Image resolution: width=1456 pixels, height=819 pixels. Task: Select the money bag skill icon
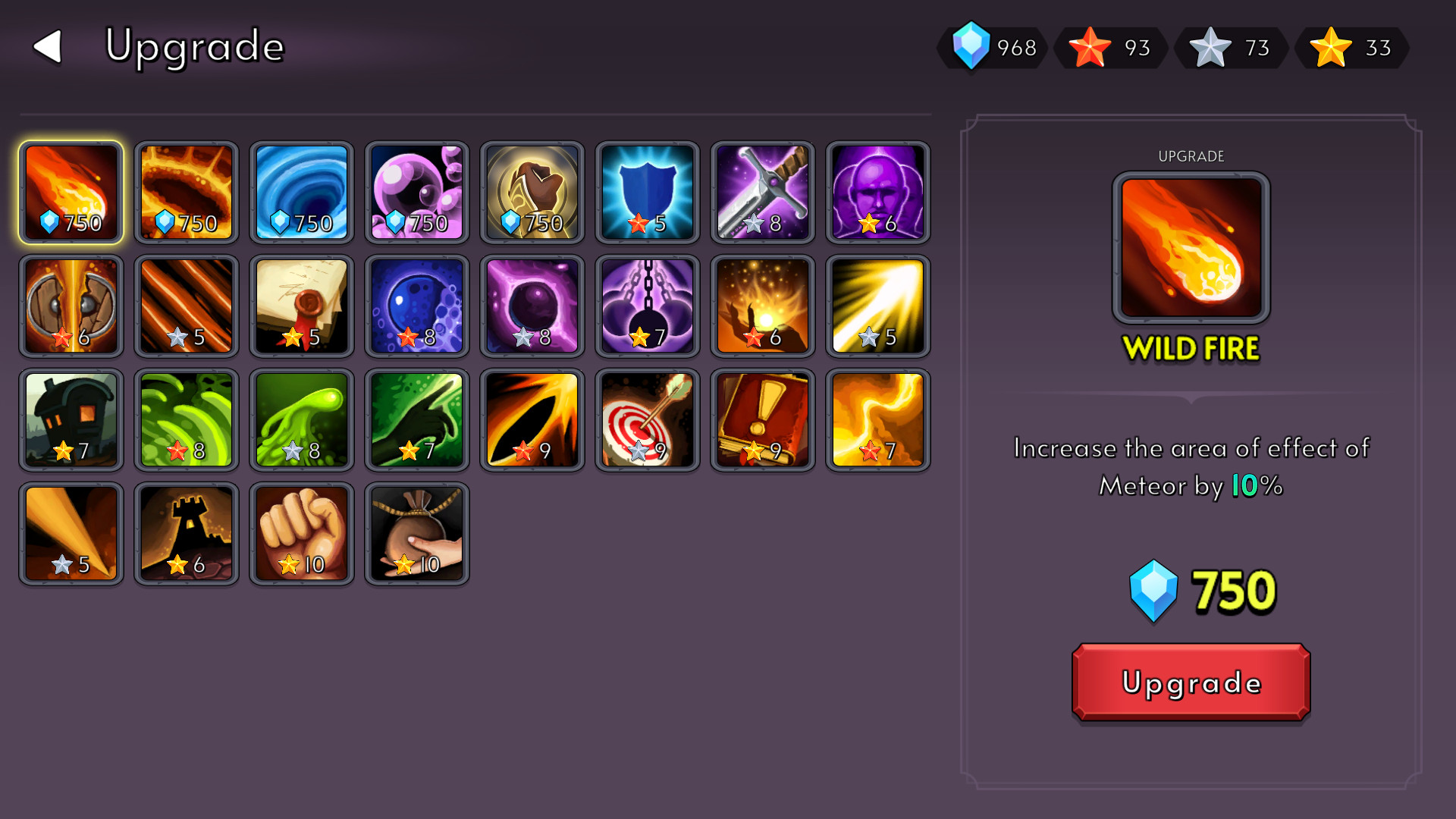[x=416, y=533]
